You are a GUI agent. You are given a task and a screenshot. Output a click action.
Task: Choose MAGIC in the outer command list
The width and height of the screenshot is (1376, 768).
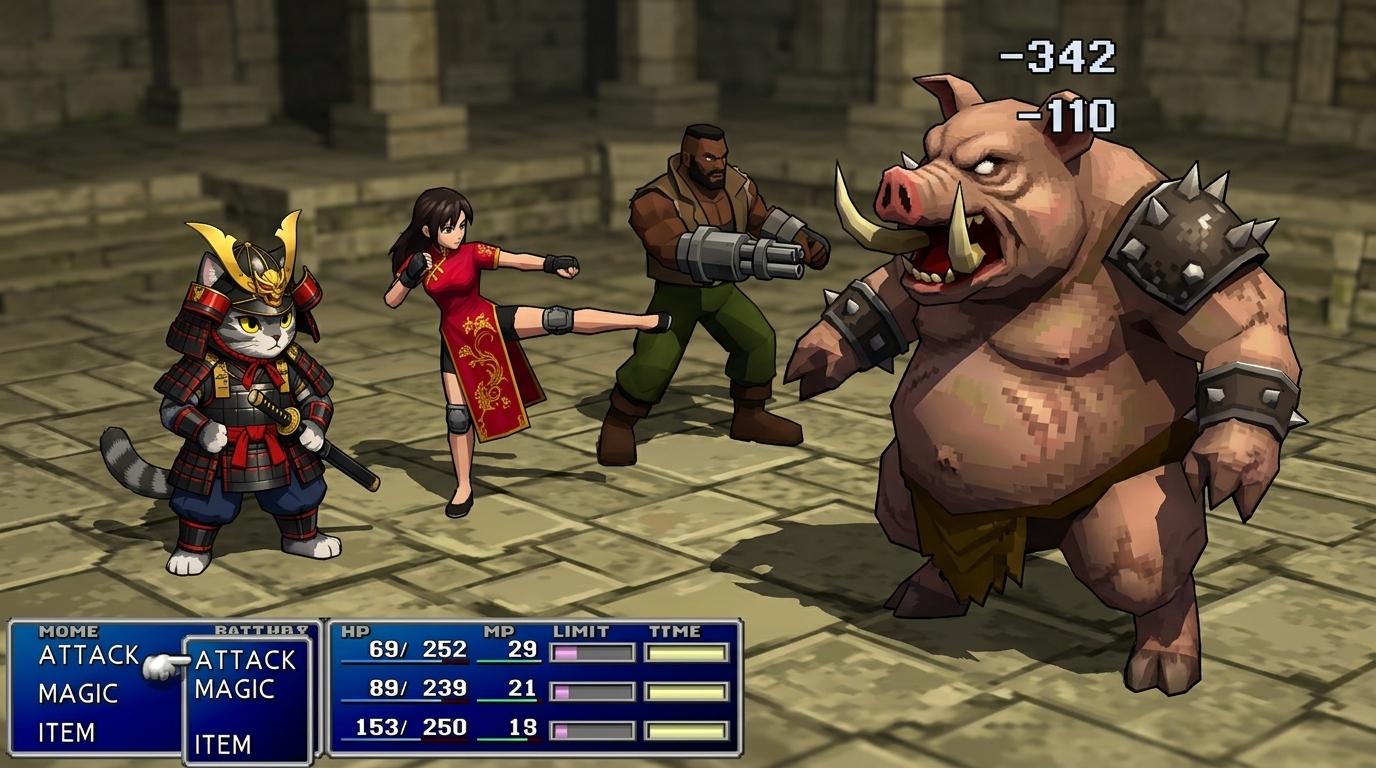[78, 693]
